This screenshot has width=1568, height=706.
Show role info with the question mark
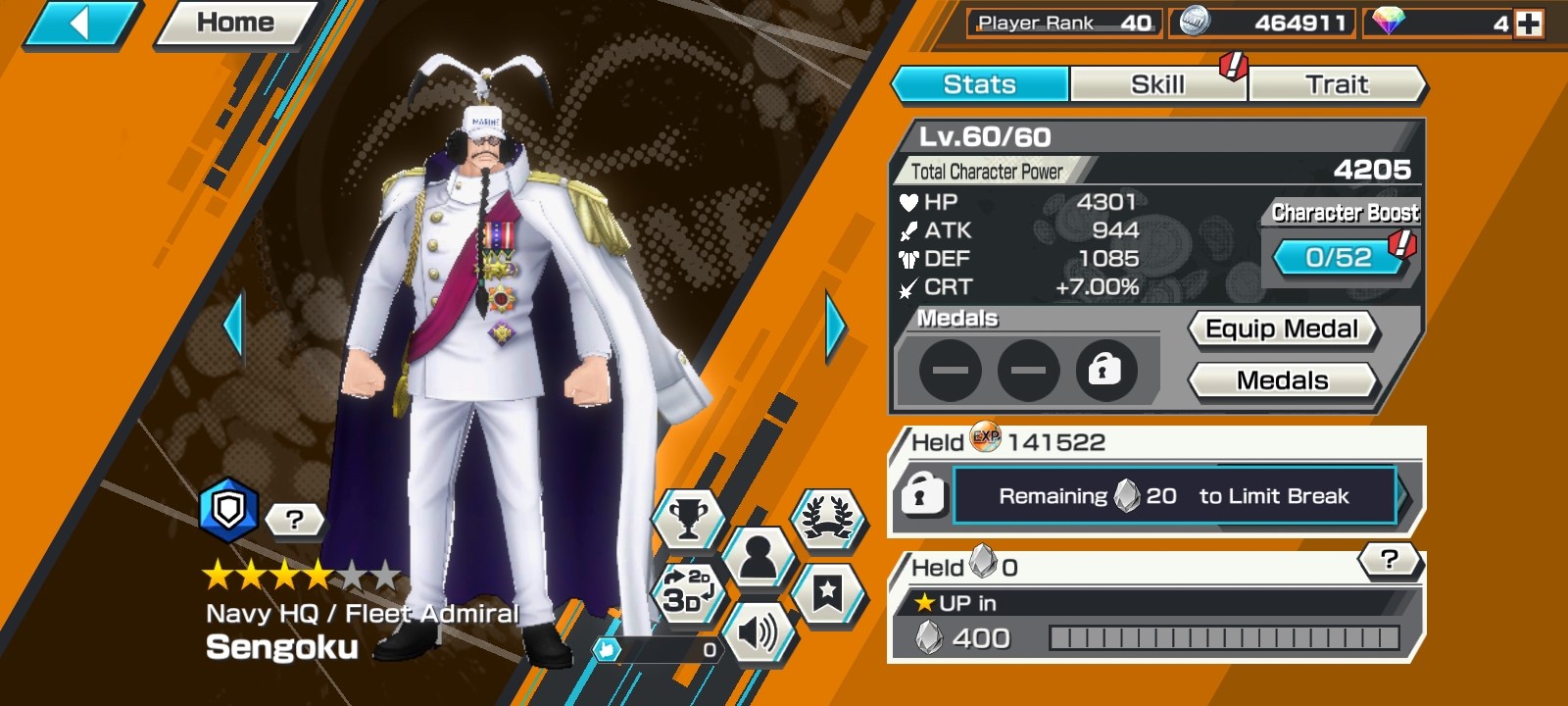(x=294, y=520)
